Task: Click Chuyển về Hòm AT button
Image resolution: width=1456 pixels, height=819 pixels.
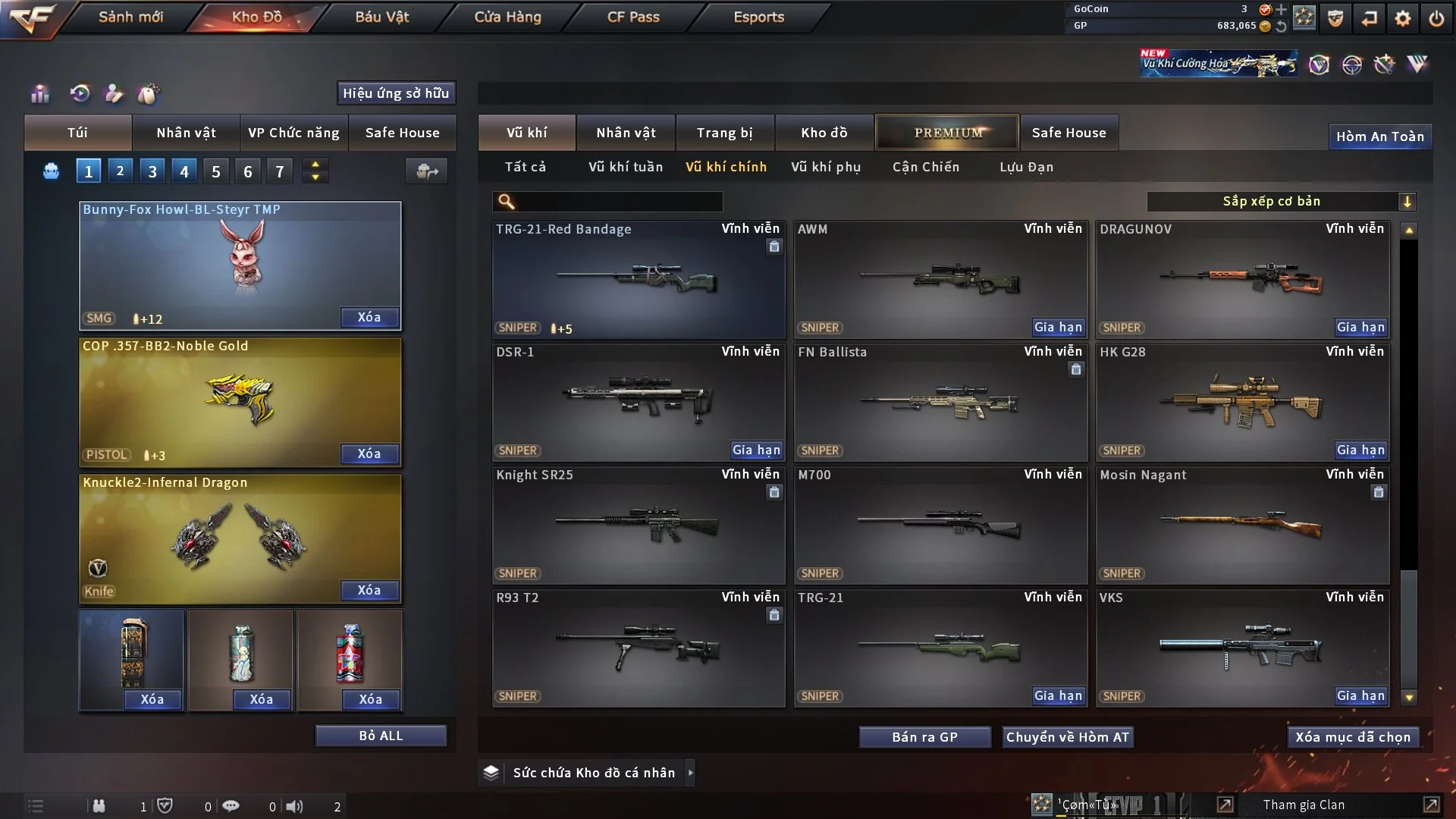Action: [x=1067, y=737]
